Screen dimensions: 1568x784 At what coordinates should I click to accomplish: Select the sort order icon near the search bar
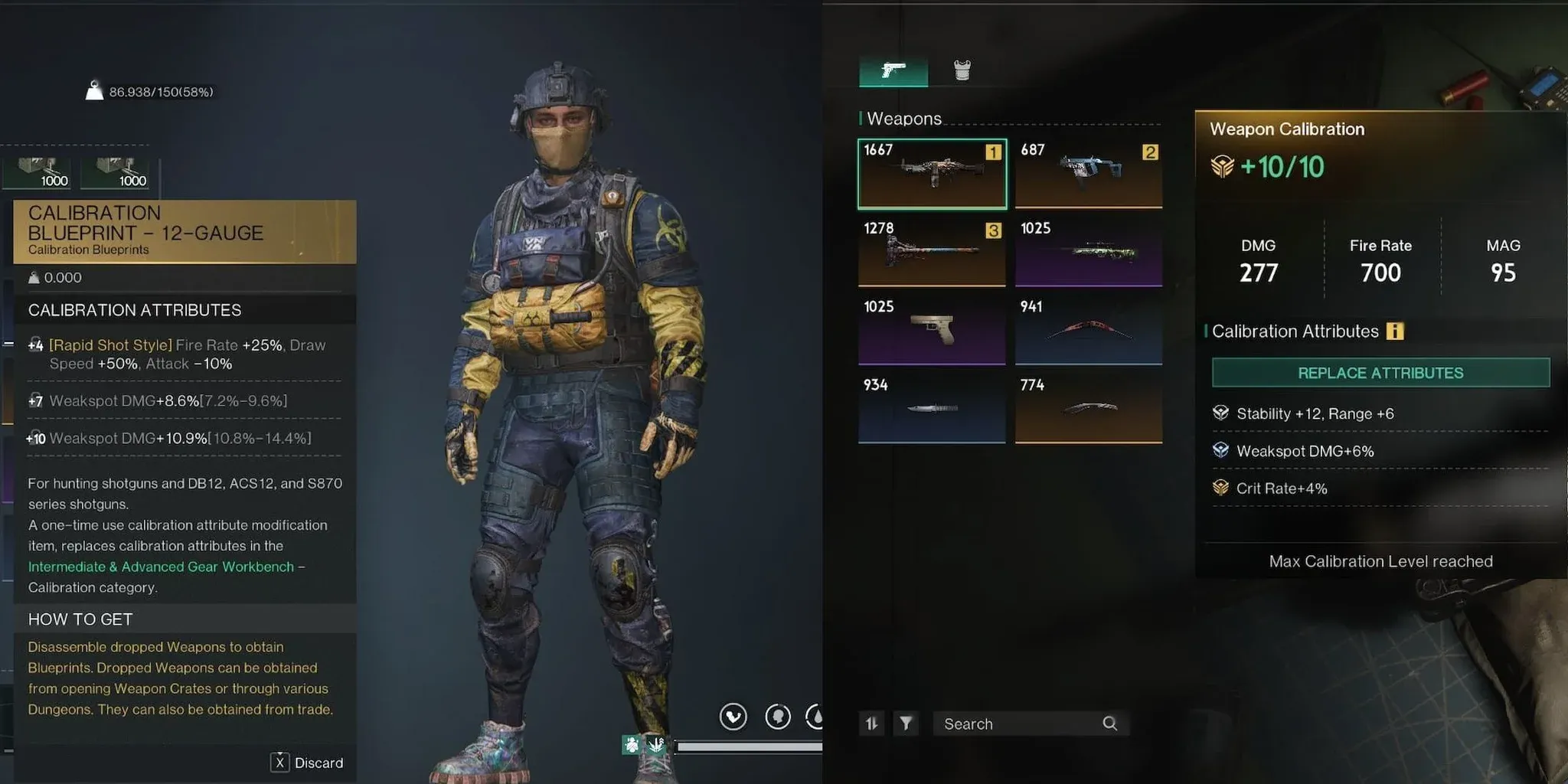872,723
